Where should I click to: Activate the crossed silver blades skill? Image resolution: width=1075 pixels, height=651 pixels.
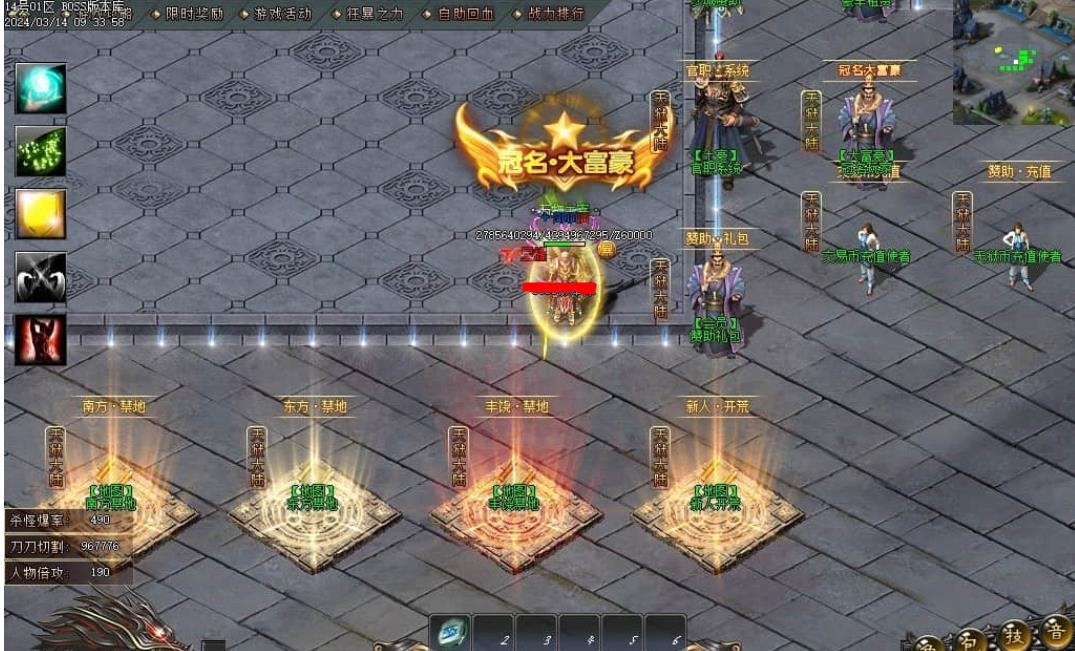[41, 277]
